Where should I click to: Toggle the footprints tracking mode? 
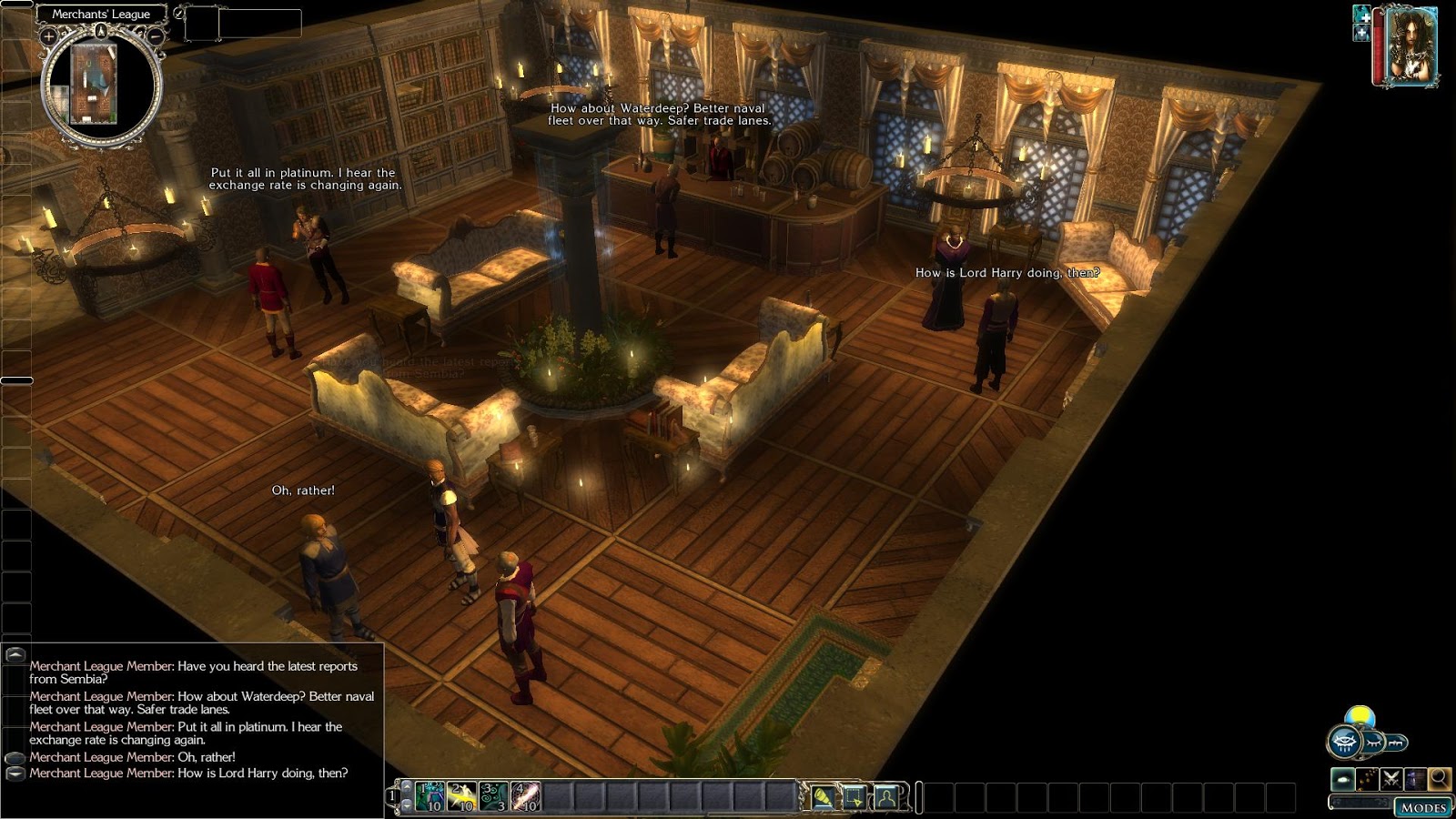point(1367,779)
